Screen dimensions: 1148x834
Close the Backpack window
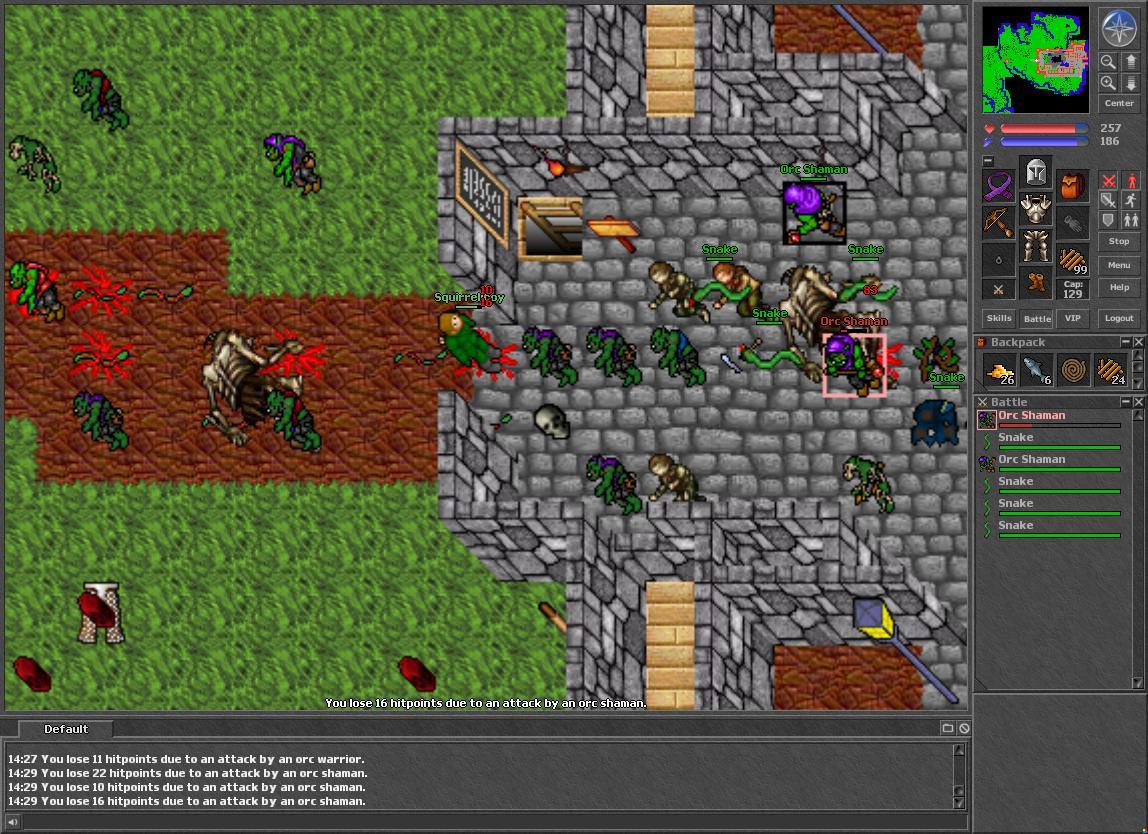1138,342
